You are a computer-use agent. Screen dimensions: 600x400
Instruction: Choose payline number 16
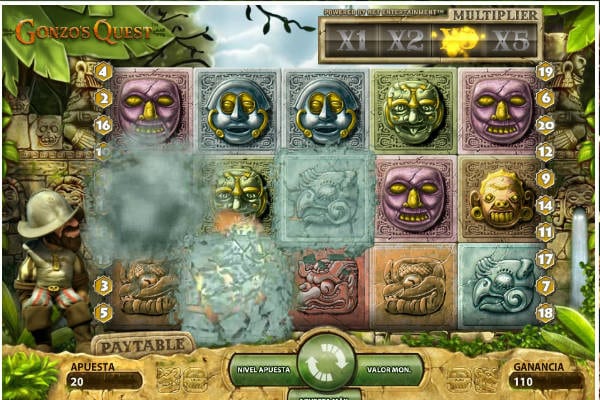[x=103, y=125]
